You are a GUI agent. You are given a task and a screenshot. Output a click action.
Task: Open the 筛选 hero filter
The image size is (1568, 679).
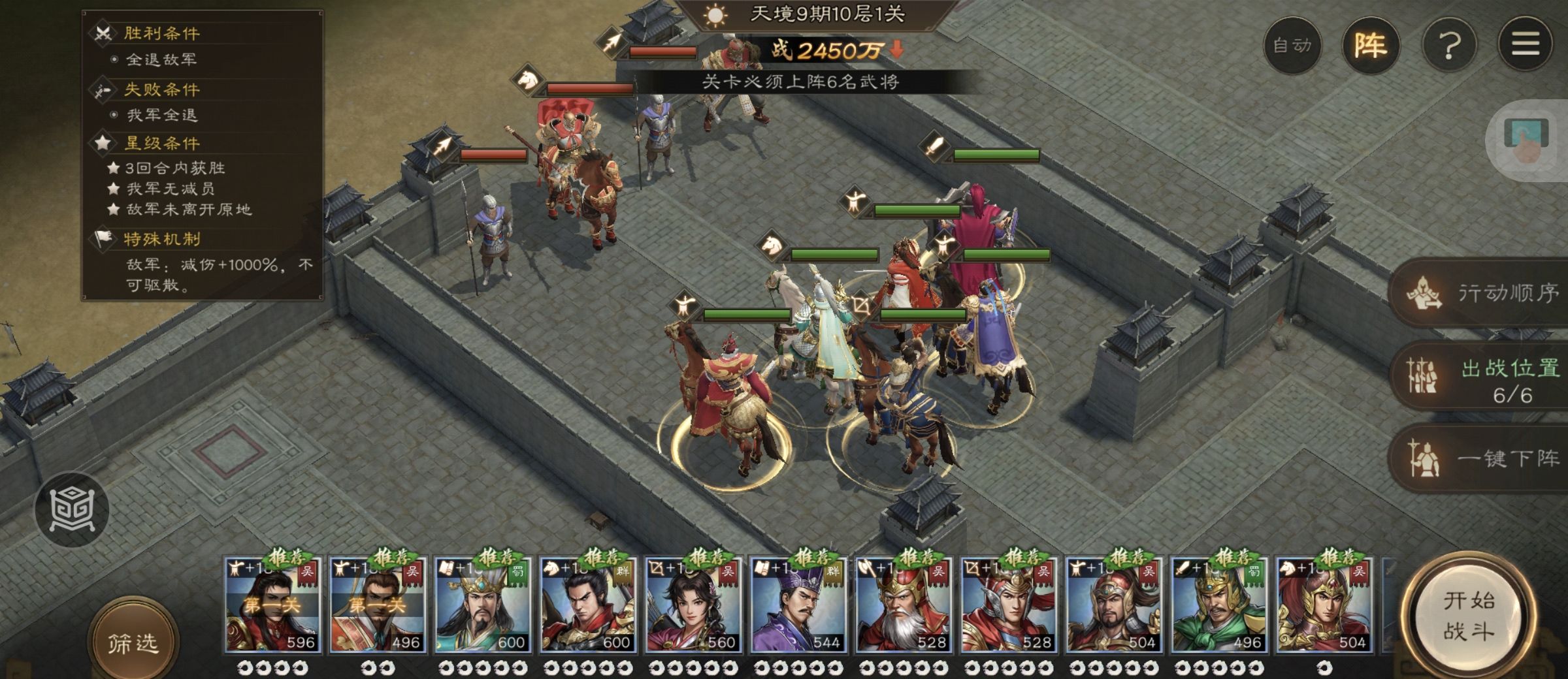point(133,642)
